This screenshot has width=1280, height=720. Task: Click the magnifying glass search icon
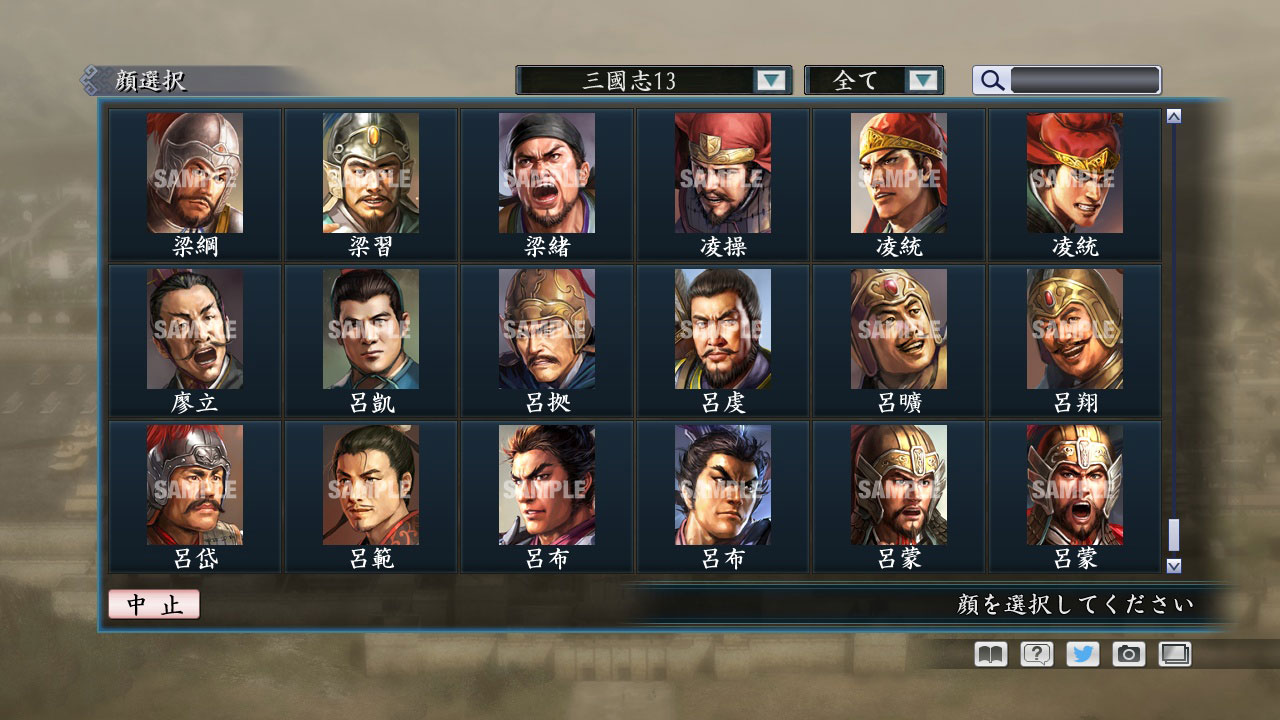[990, 80]
